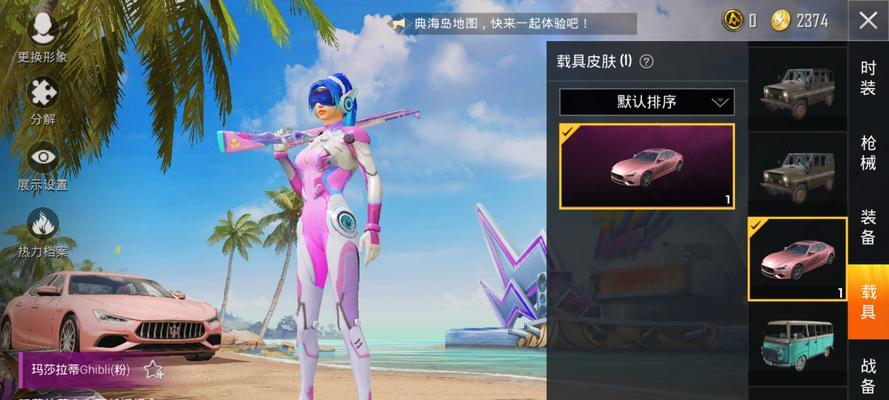The height and width of the screenshot is (400, 889).
Task: Select the pink Maserati skin card under 载具皮肤
Action: [646, 166]
